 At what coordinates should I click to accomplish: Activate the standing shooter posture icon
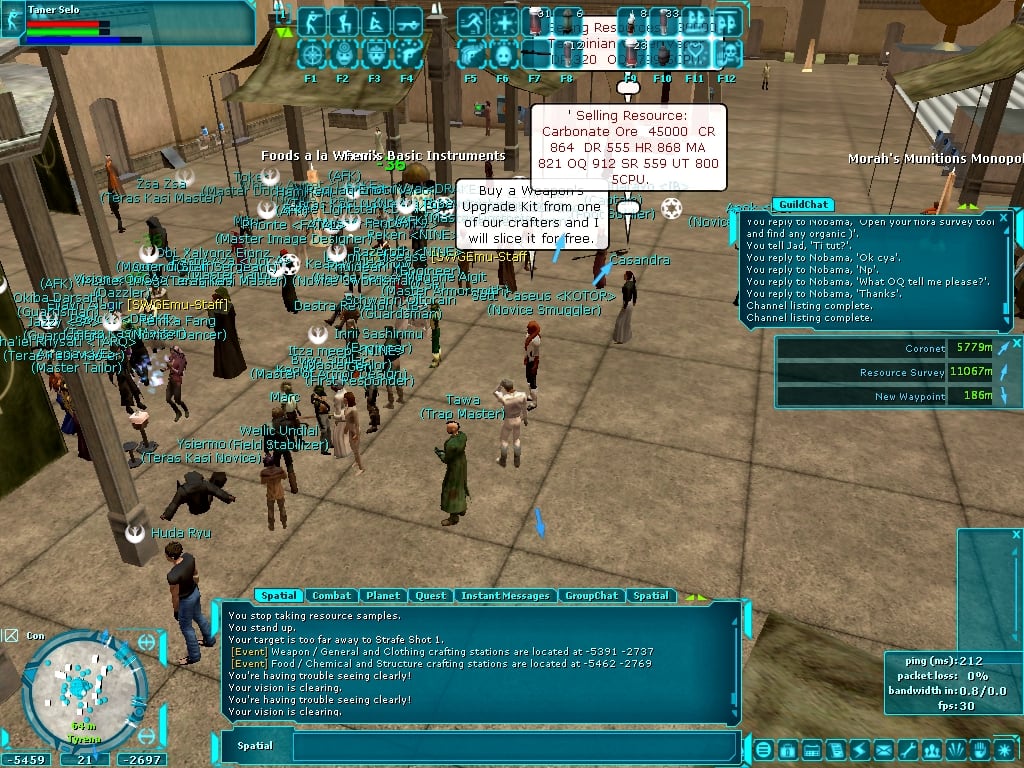pyautogui.click(x=311, y=22)
